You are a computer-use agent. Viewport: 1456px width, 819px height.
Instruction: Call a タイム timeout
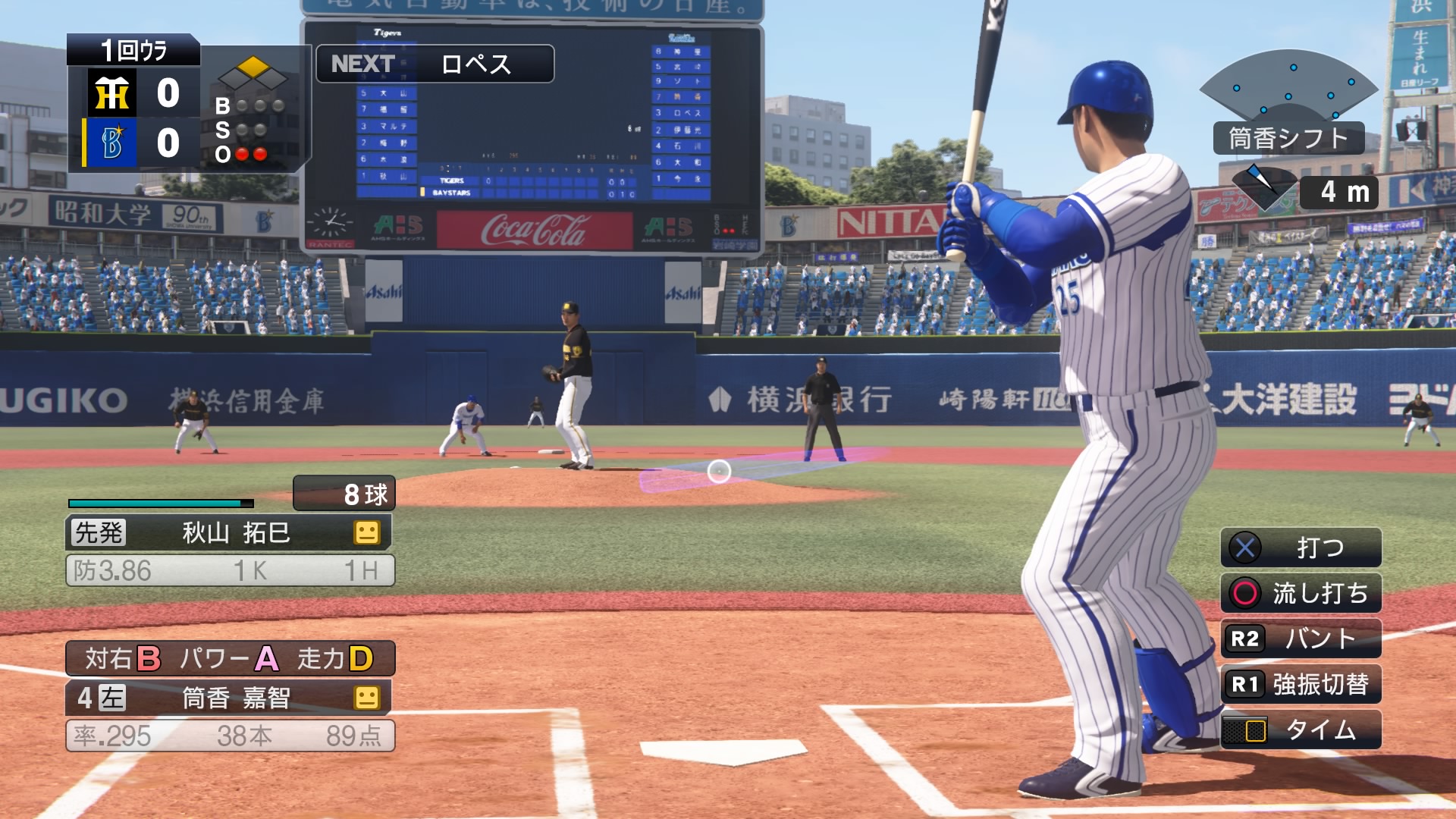click(1301, 730)
